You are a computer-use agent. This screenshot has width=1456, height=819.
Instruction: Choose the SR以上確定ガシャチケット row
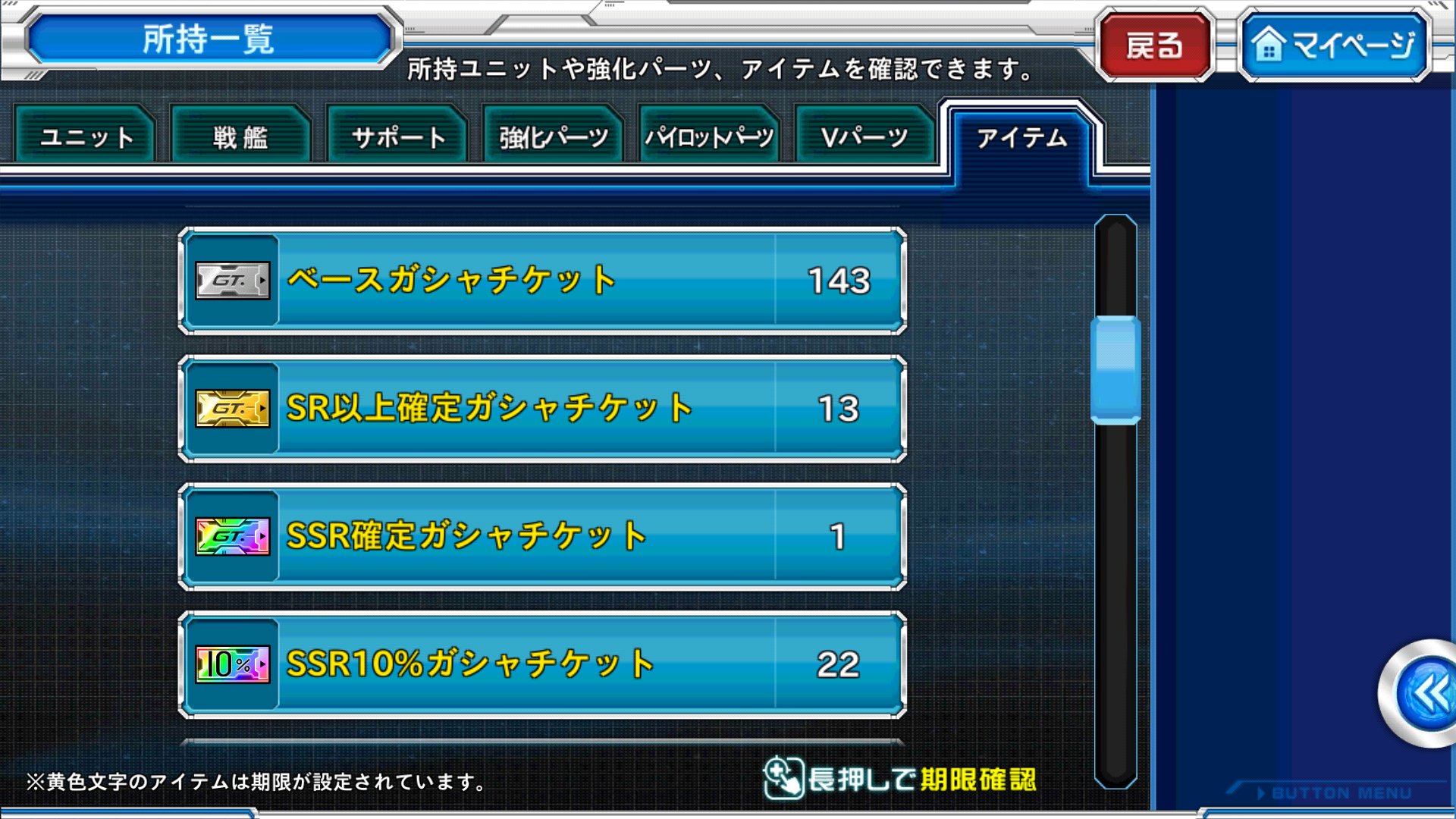[x=542, y=409]
